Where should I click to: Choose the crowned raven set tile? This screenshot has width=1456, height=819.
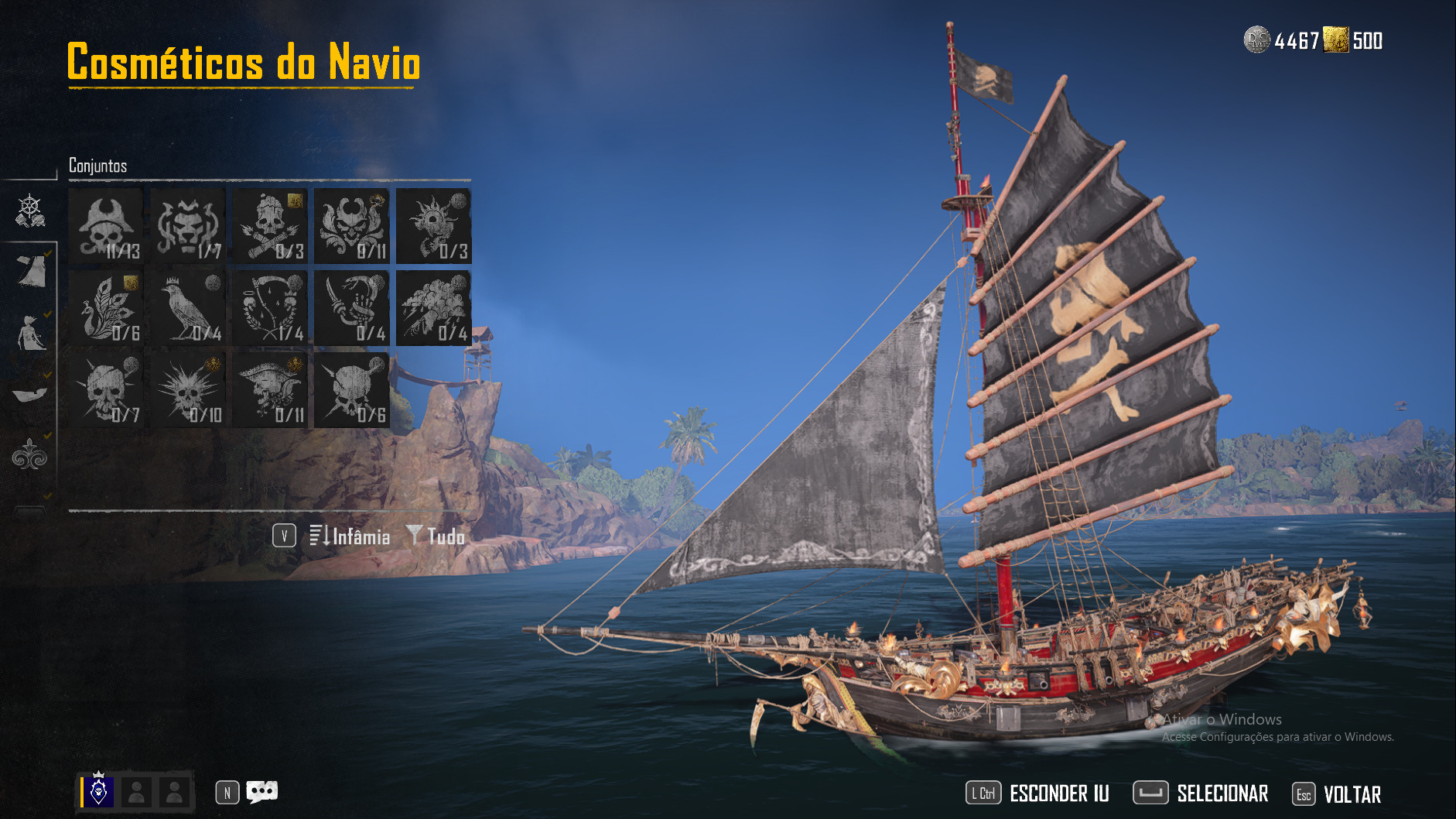click(188, 308)
